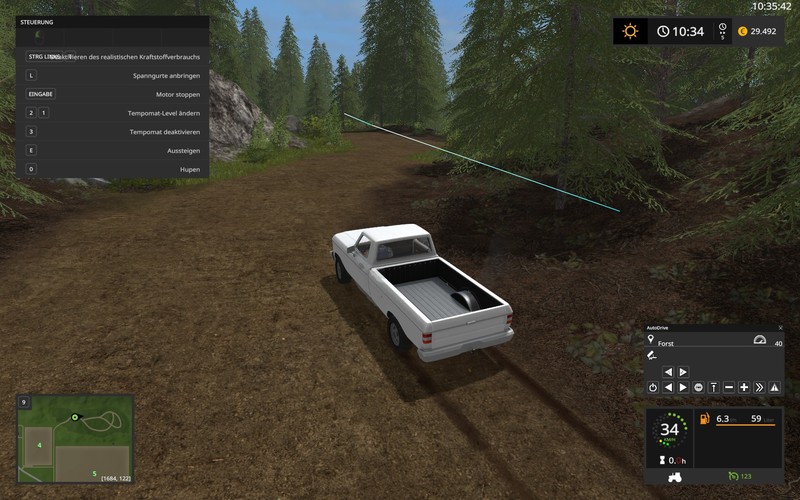Screen dimensions: 800x500
Task: Click the AutoDrive plus button
Action: coord(744,387)
